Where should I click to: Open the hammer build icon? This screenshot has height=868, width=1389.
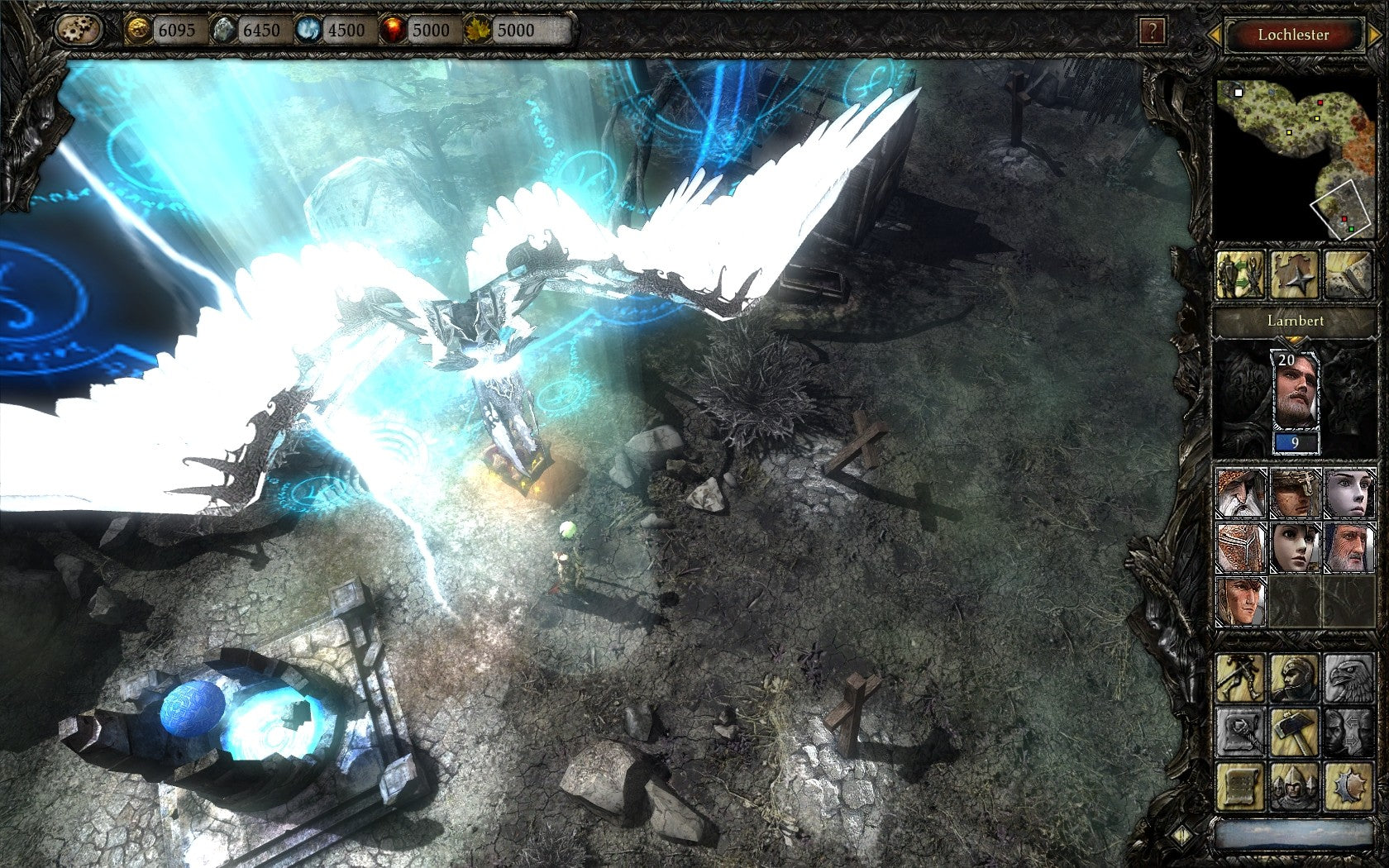(1294, 732)
